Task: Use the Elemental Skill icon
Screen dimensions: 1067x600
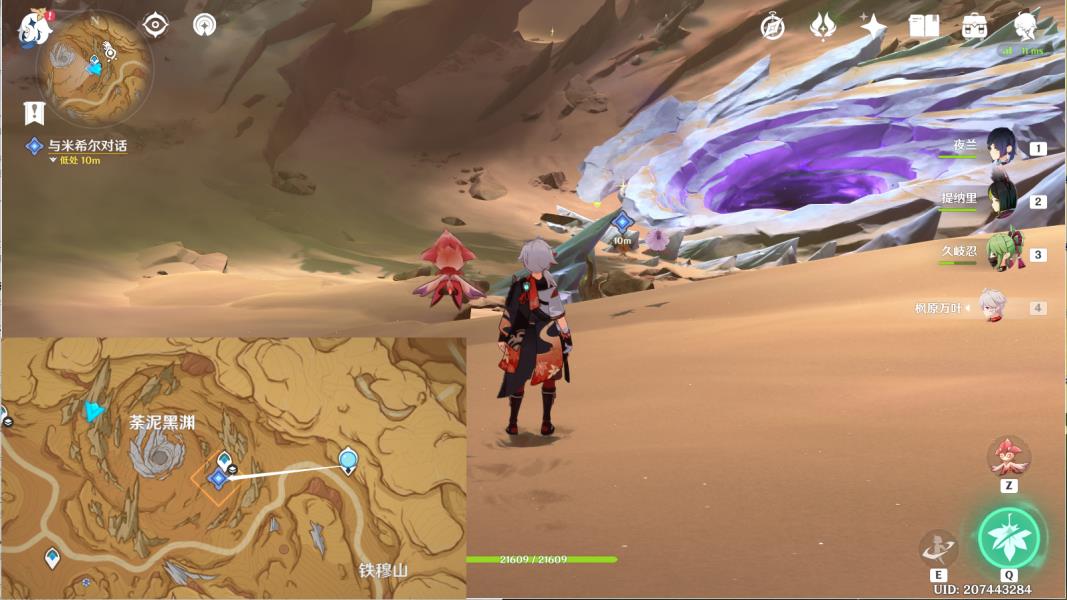Action: pyautogui.click(x=938, y=548)
